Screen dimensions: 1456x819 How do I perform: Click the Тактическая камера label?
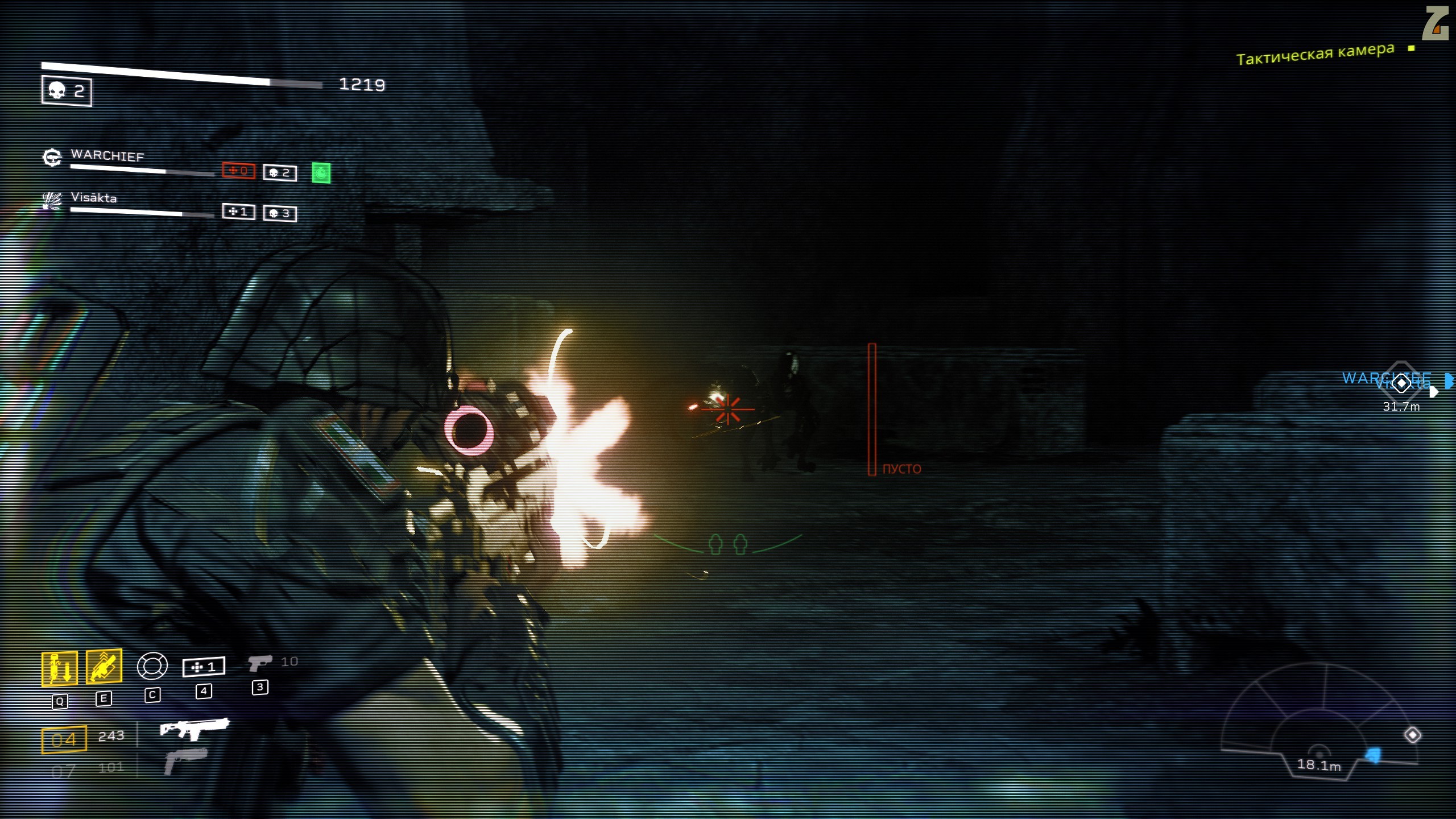(1315, 55)
